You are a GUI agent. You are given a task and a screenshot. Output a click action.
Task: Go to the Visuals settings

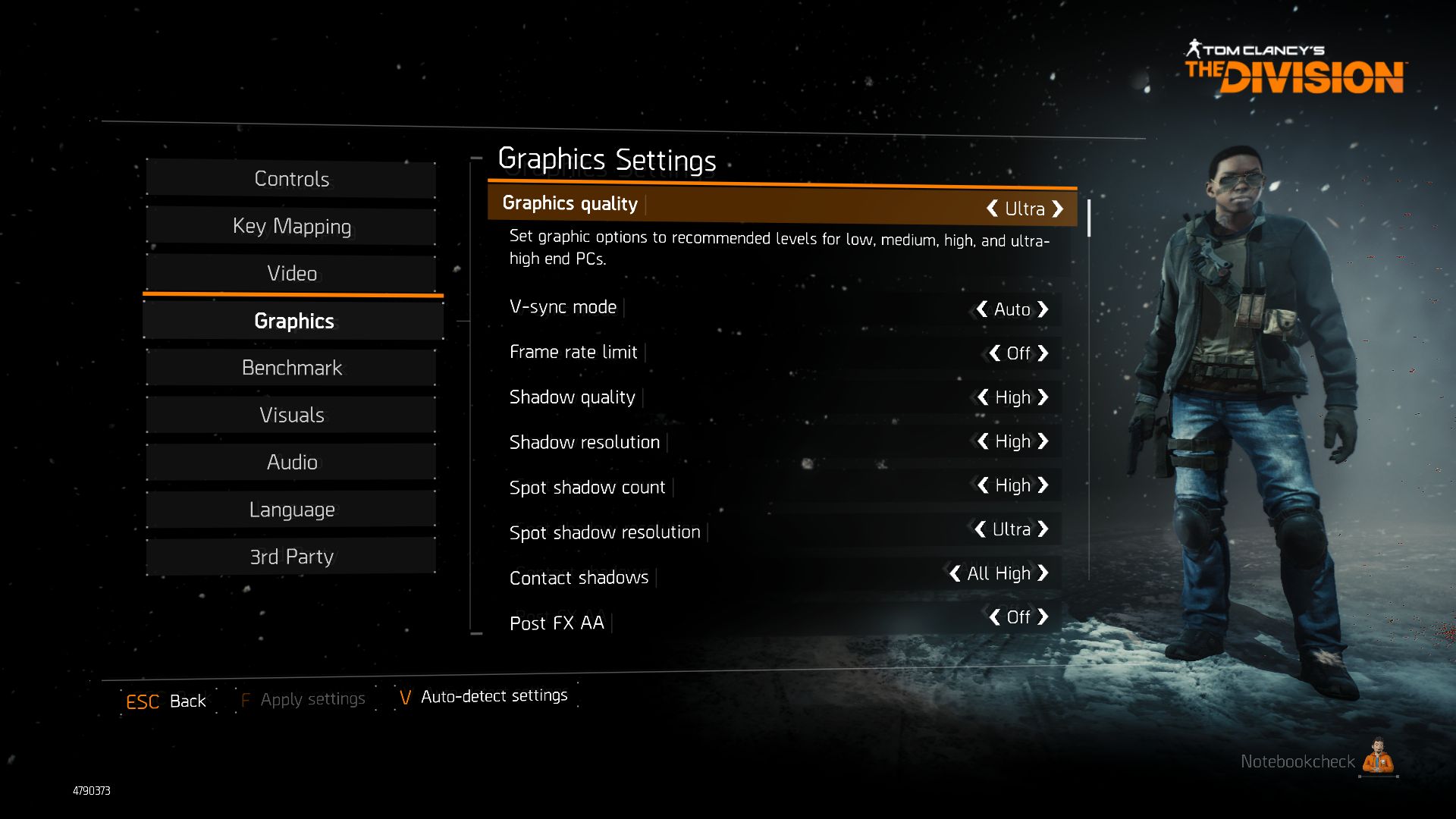pos(291,415)
